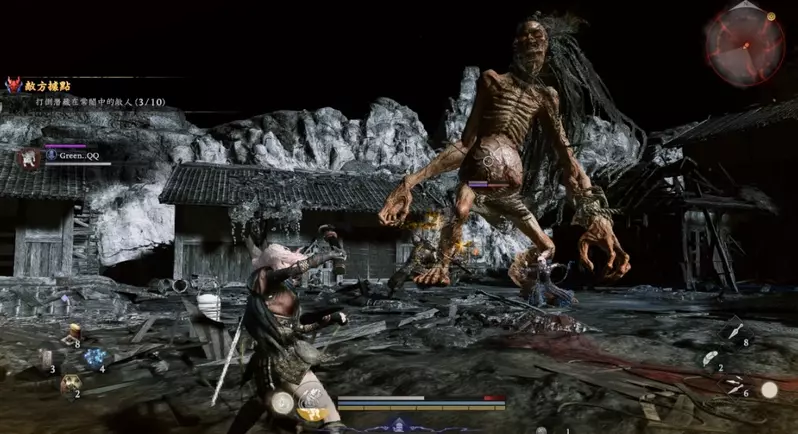Select the grey item slot showing 3
The width and height of the screenshot is (798, 434).
tap(48, 359)
